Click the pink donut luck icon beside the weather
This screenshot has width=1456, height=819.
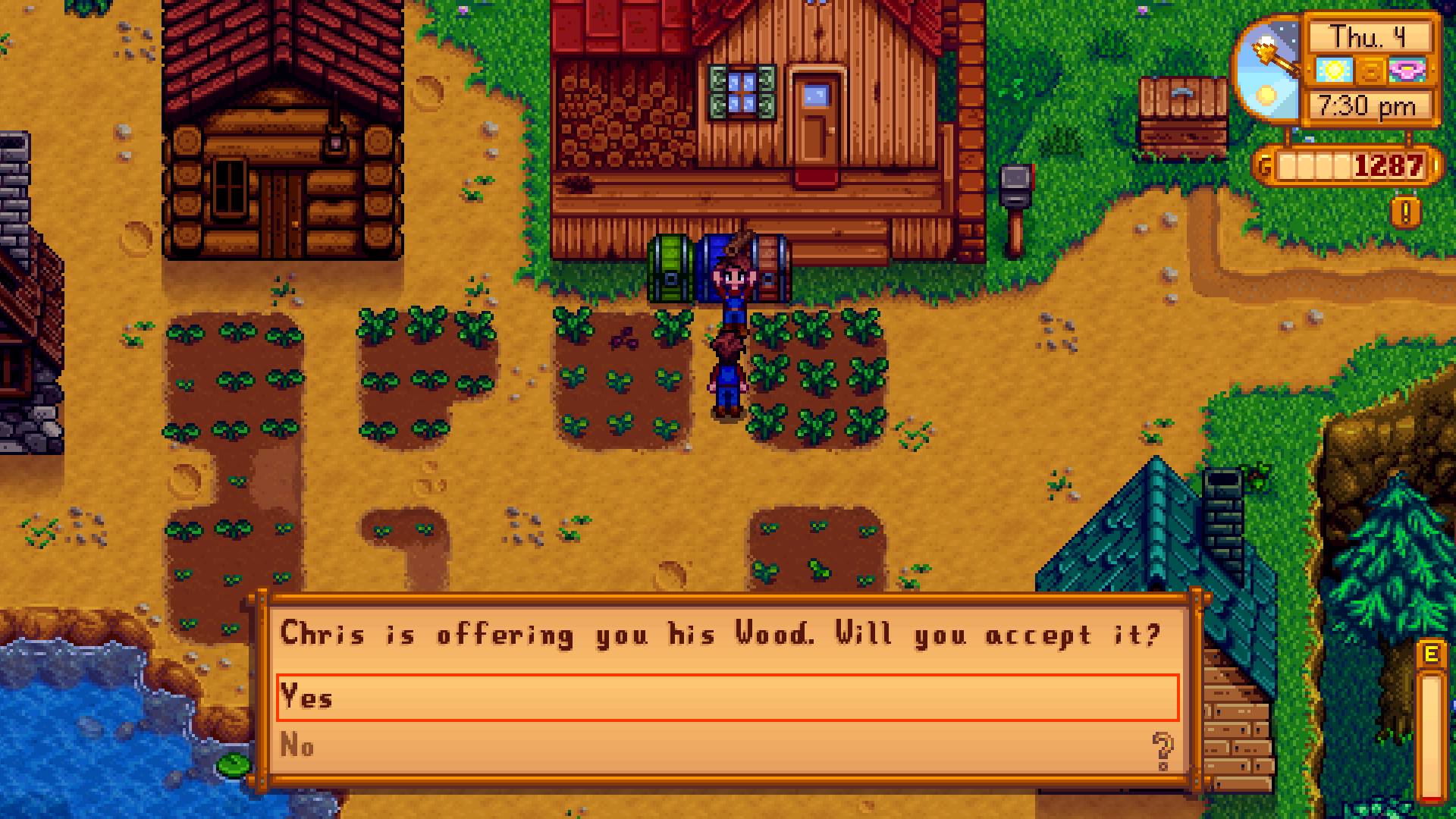coord(1407,71)
